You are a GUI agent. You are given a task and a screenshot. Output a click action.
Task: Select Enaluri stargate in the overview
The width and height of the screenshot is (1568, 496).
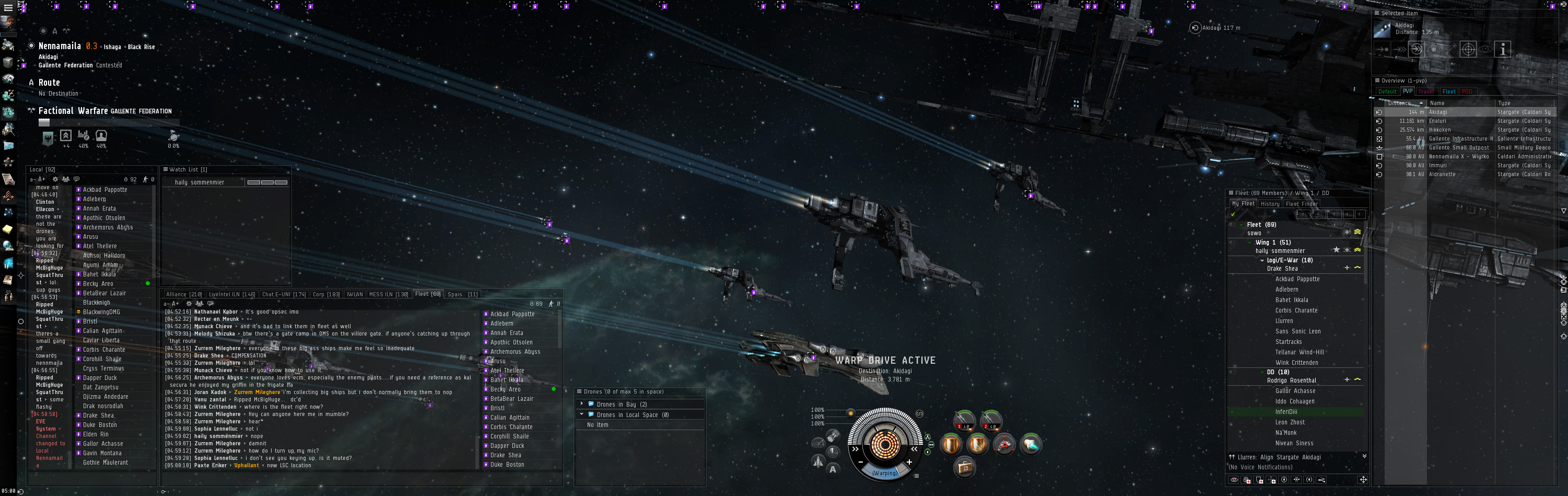click(x=1438, y=121)
